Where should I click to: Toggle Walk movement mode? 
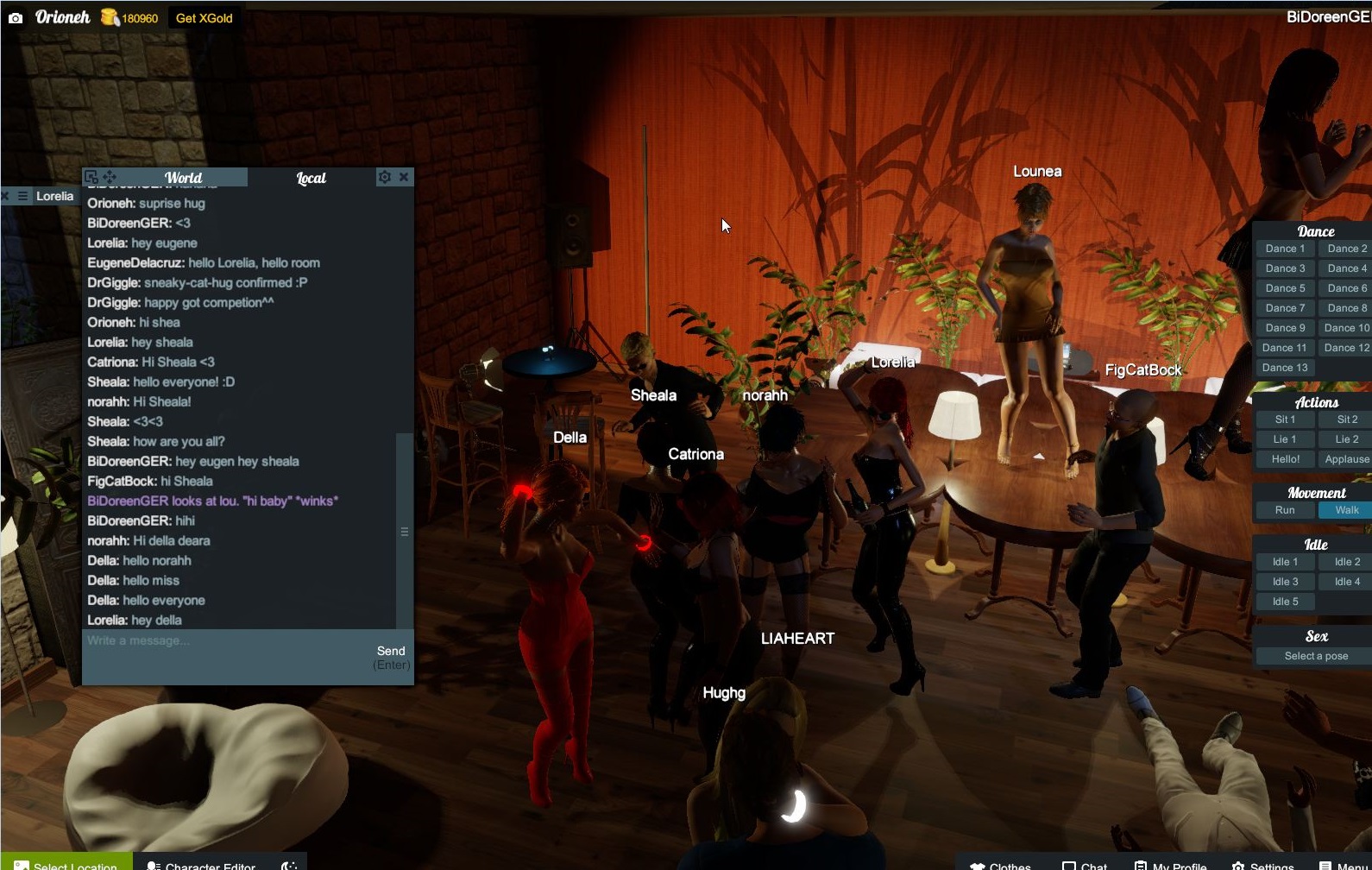coord(1344,510)
